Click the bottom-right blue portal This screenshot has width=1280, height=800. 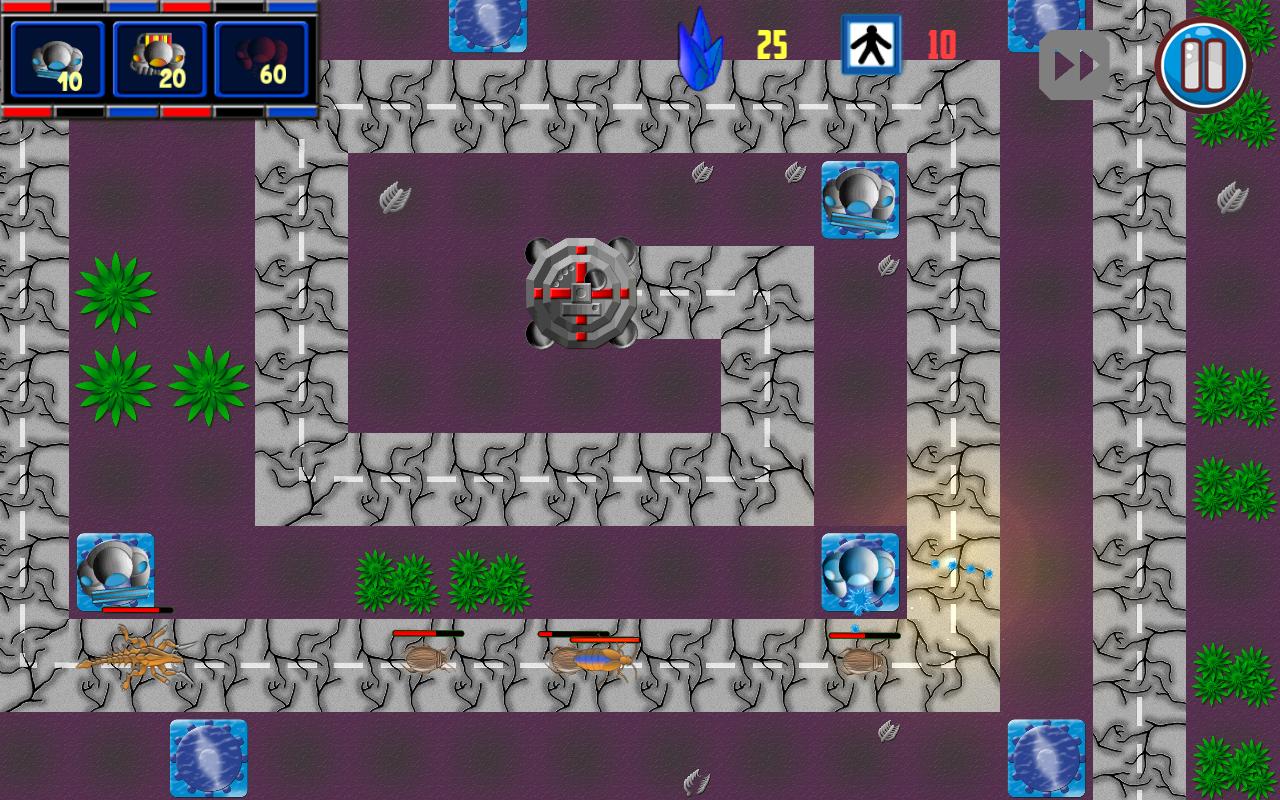(x=1049, y=760)
